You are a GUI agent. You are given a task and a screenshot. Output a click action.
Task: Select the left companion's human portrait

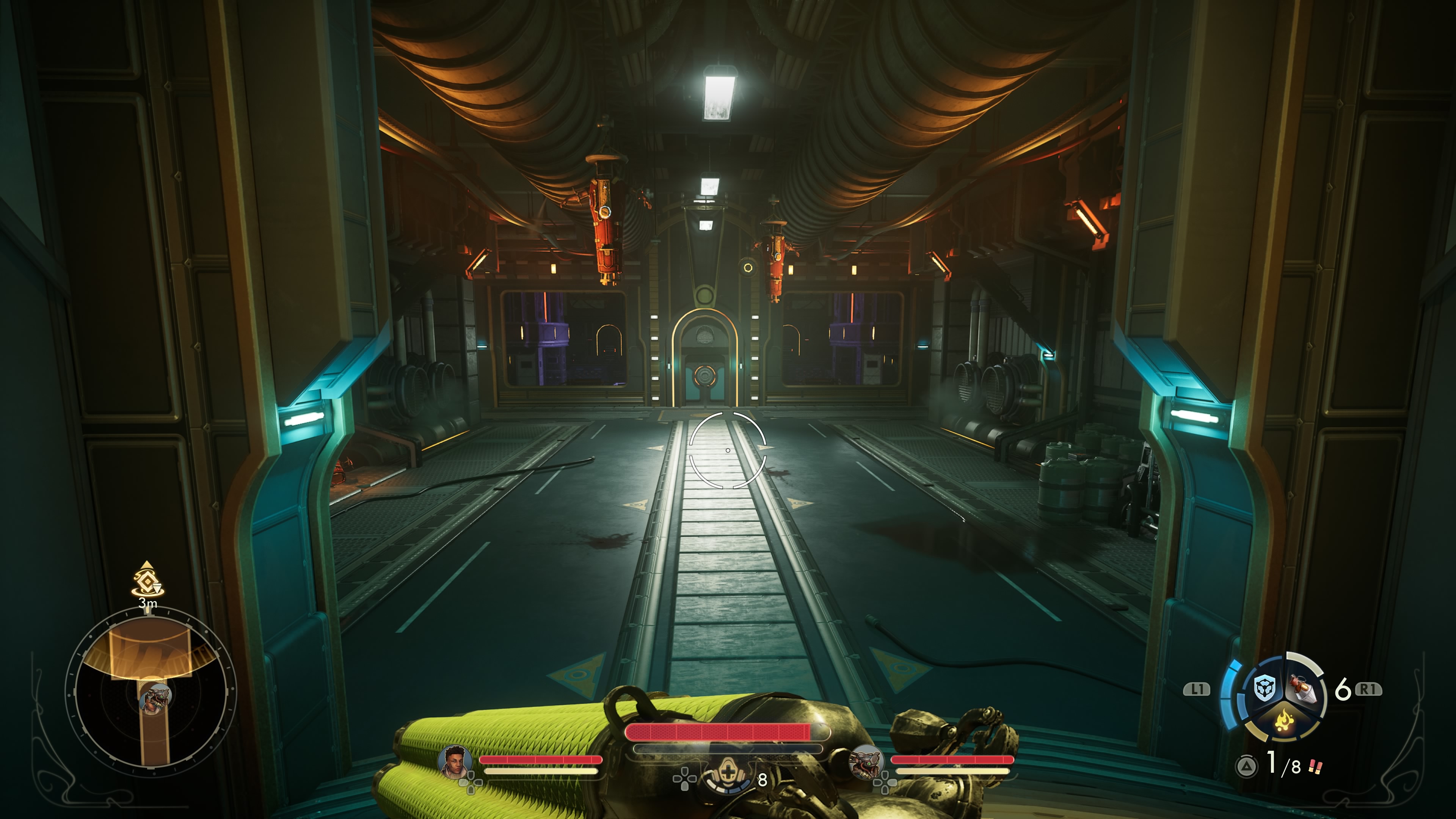pyautogui.click(x=455, y=761)
